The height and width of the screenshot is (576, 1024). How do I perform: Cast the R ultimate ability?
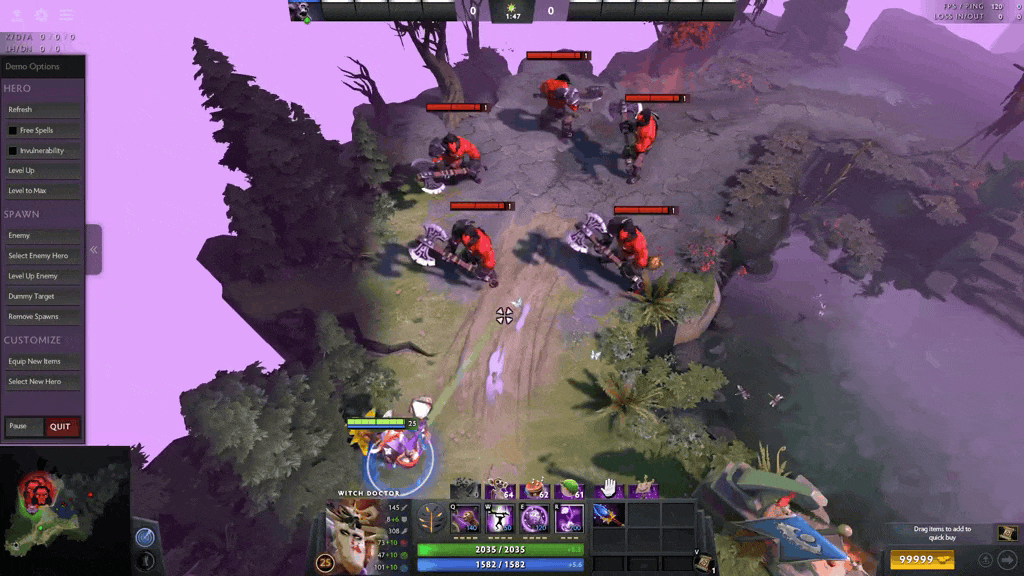tap(569, 520)
